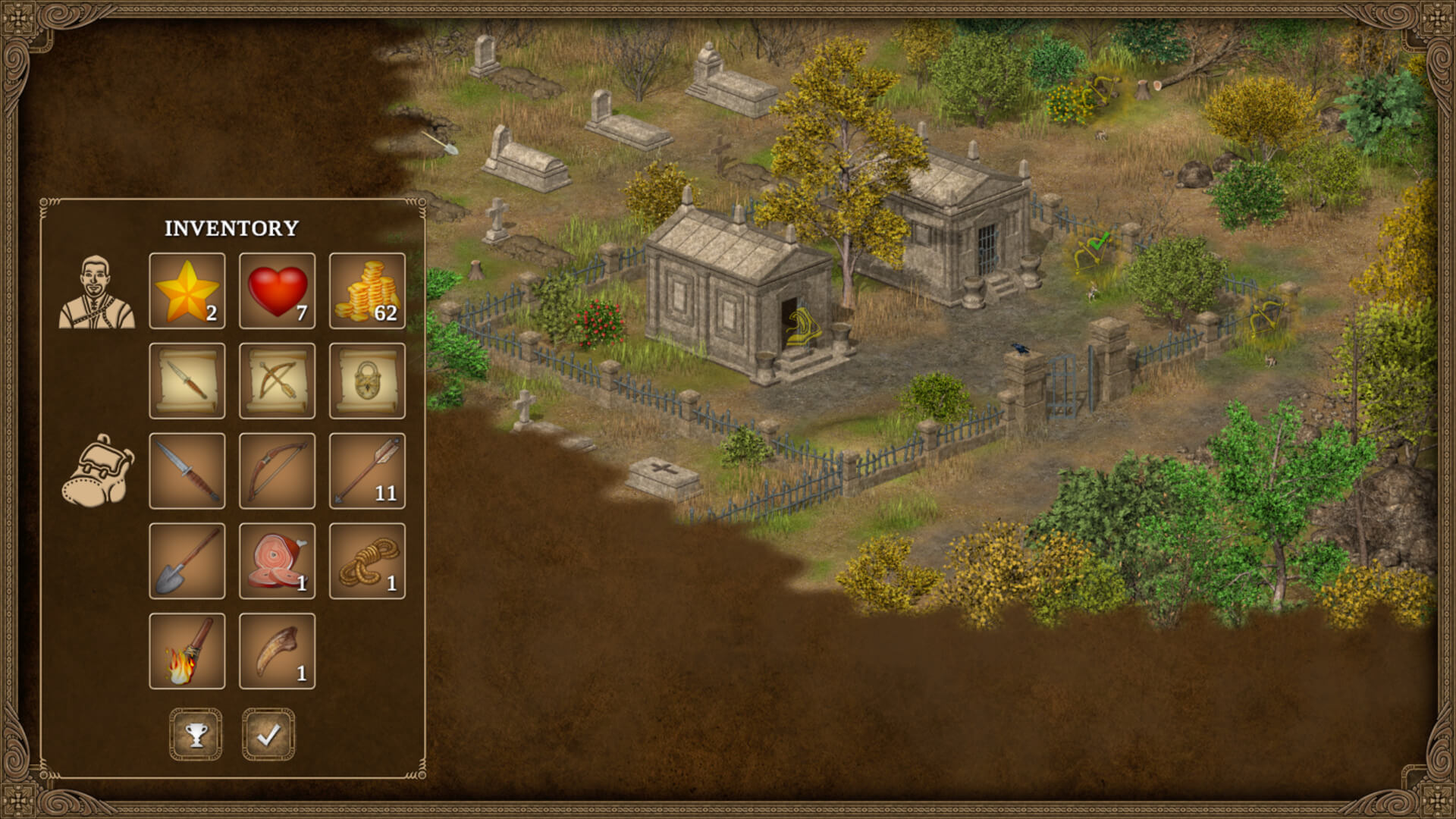
Task: Click the backpack icon
Action: pos(97,471)
